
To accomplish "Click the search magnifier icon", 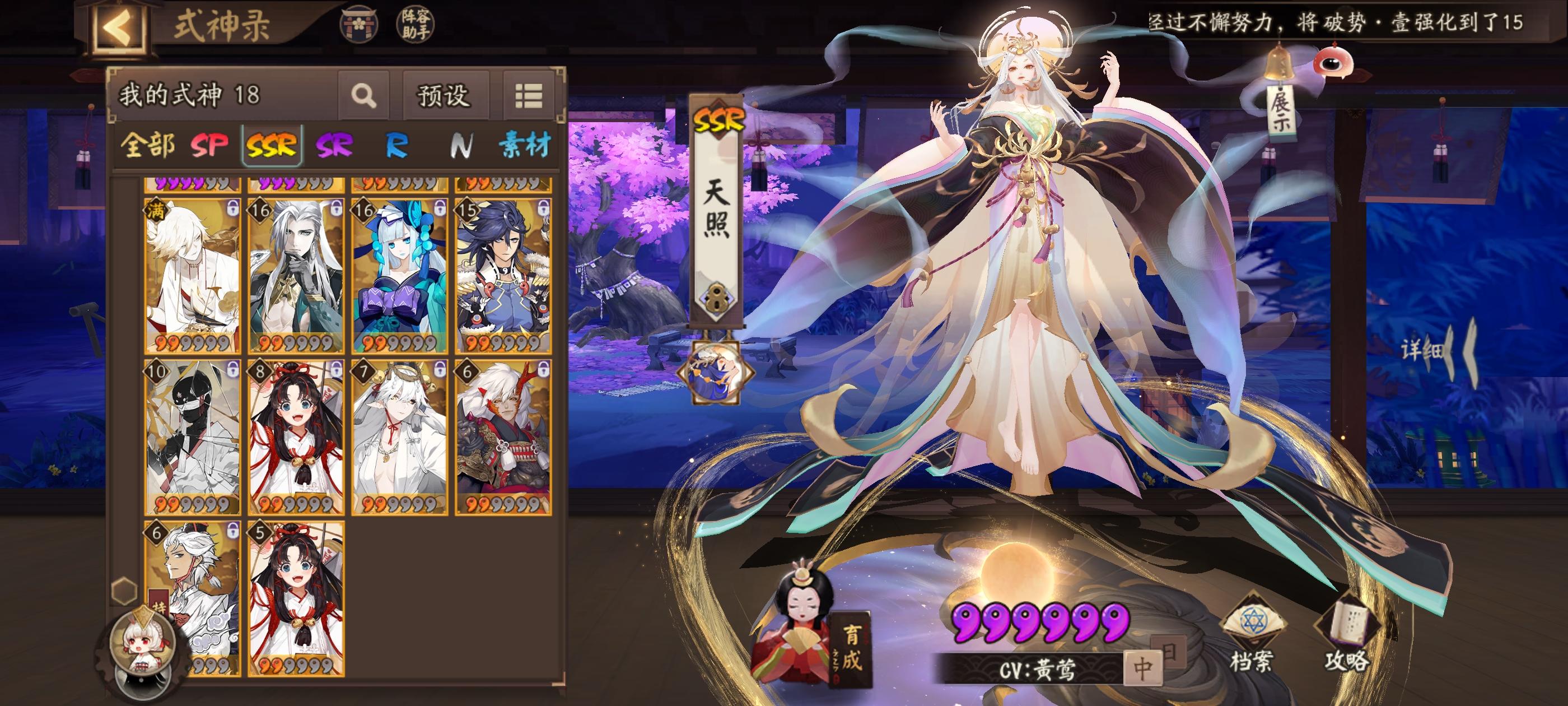I will tap(365, 96).
